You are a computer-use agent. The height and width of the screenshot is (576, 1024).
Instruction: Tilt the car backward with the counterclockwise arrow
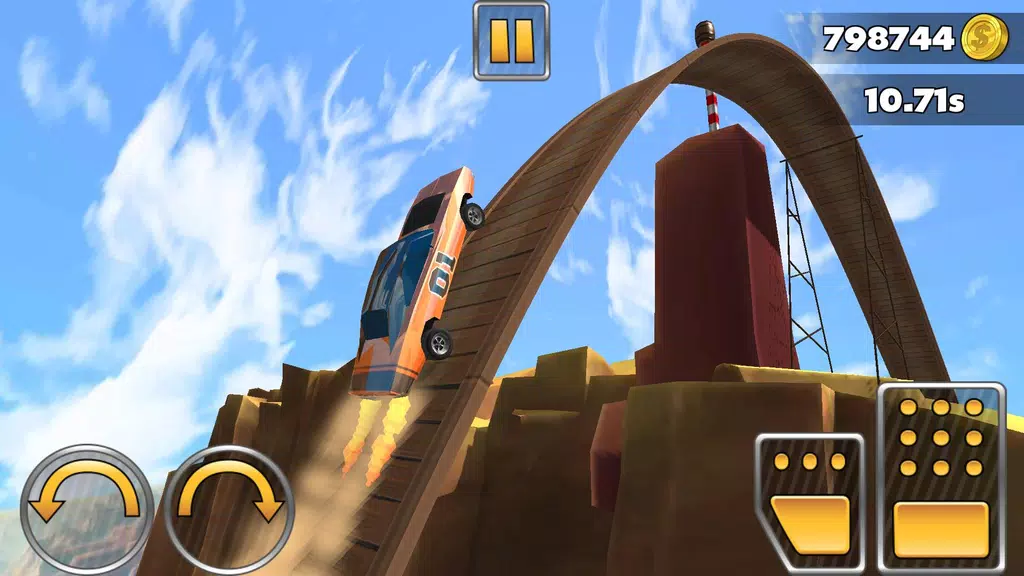(85, 507)
